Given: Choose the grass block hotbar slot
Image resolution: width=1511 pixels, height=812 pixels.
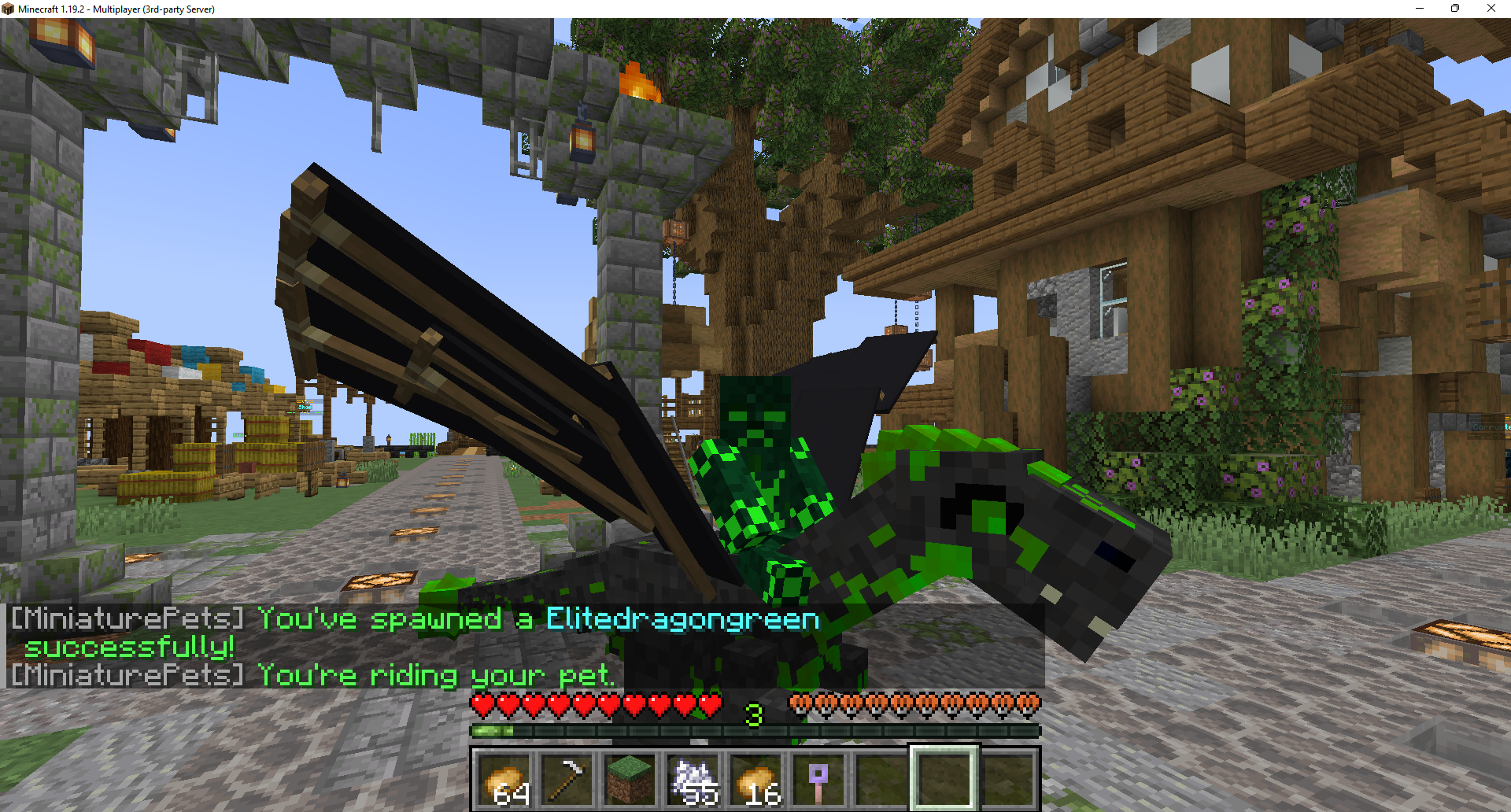Looking at the screenshot, I should pyautogui.click(x=630, y=779).
